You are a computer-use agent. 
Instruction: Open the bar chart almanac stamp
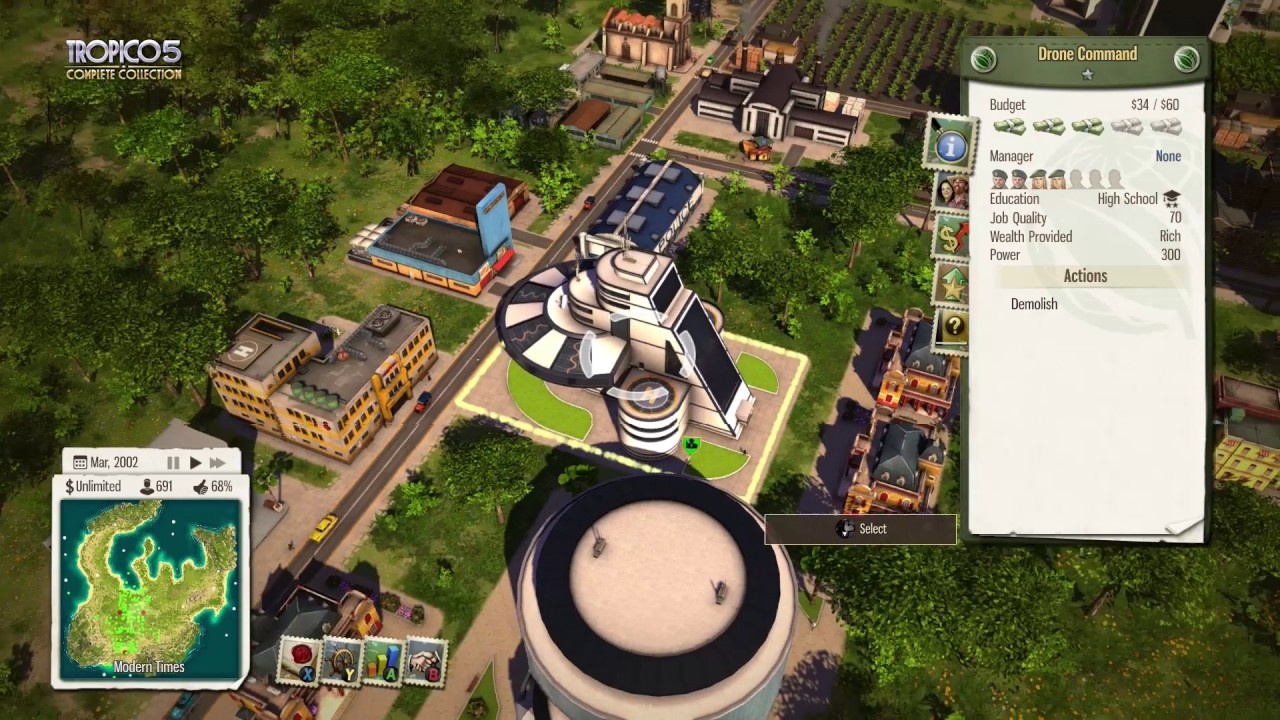point(384,660)
